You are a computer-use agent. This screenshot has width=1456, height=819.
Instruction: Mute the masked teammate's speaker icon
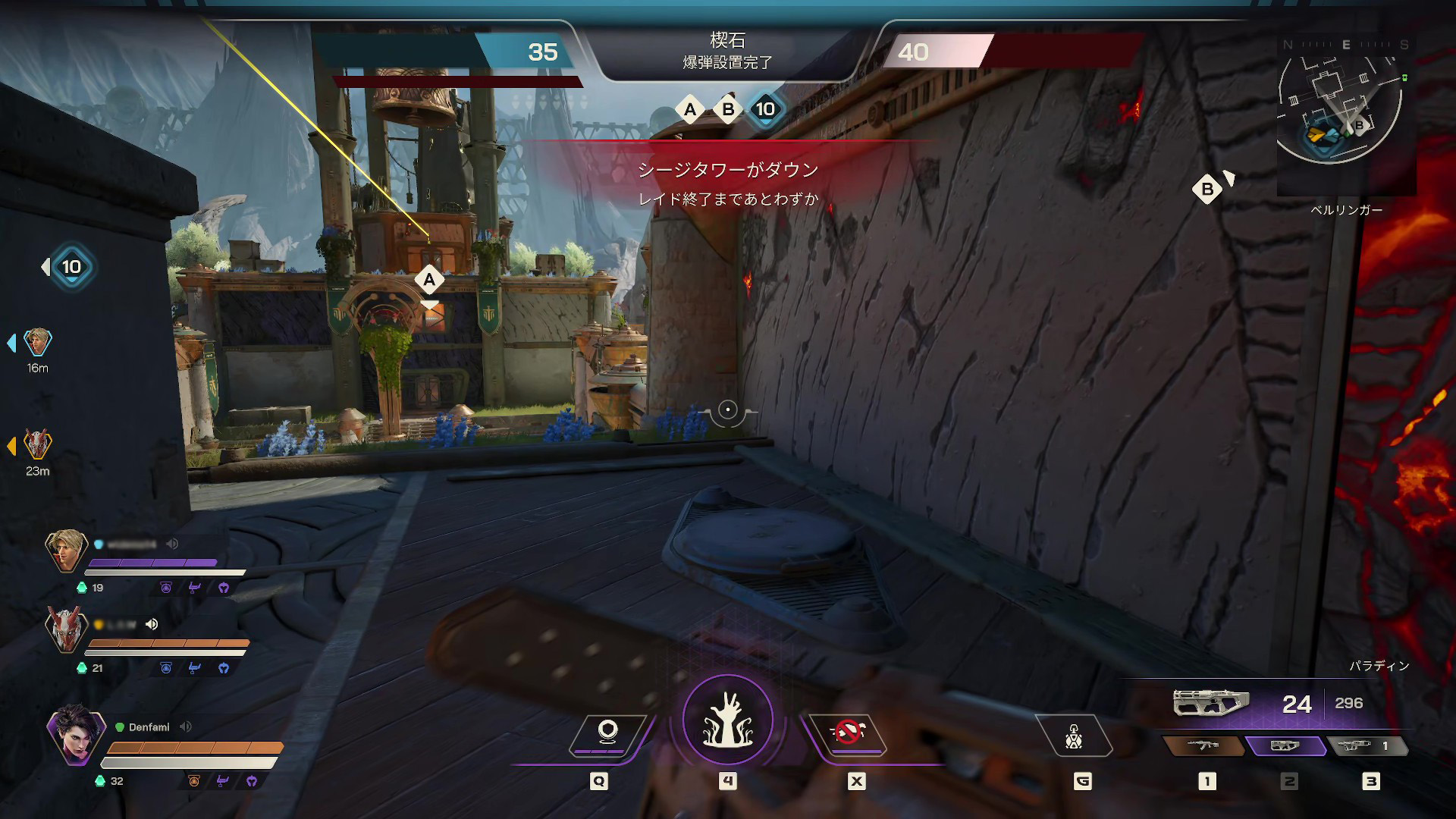coord(152,624)
